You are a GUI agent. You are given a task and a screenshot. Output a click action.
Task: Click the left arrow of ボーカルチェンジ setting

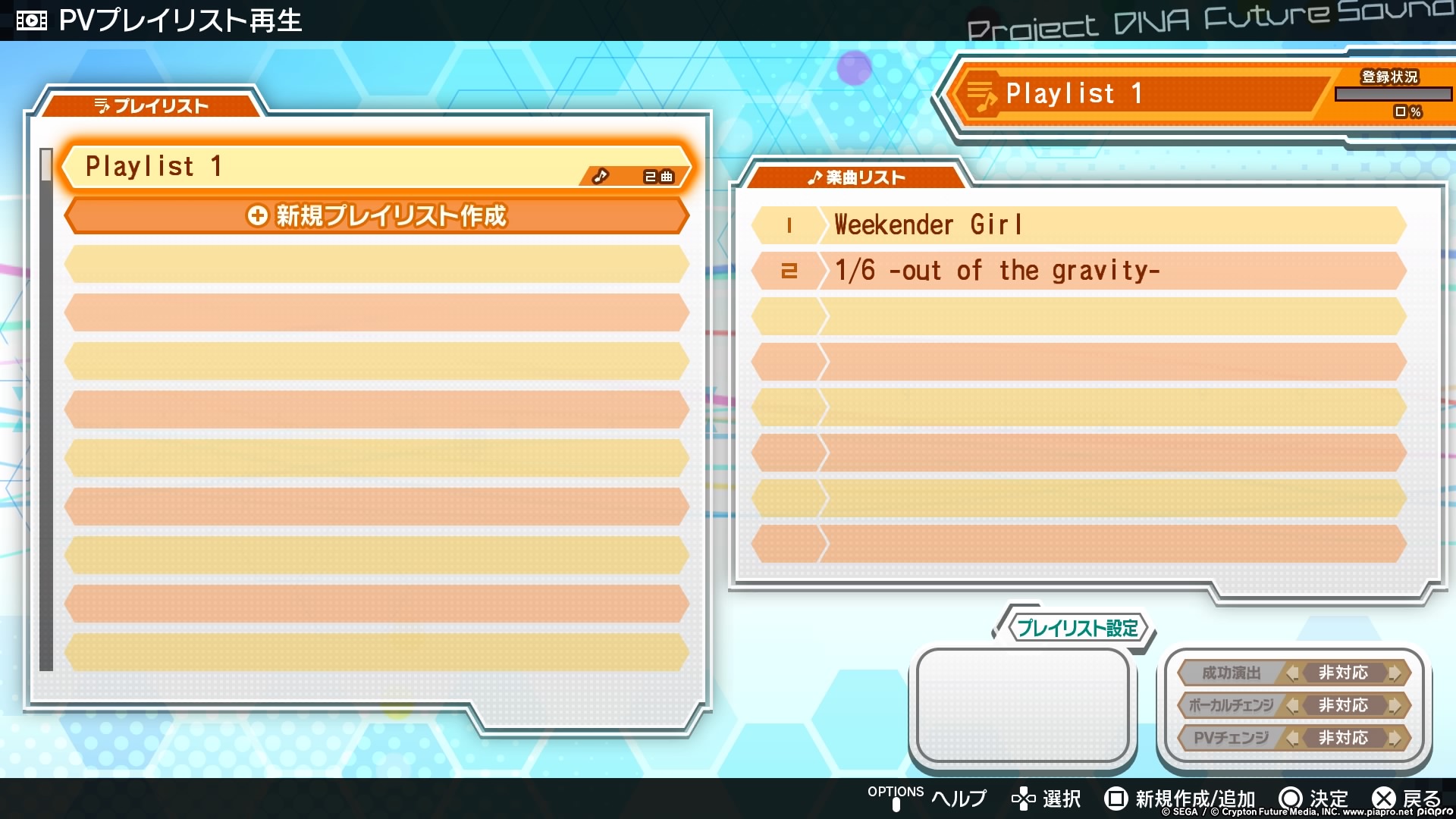tap(1292, 705)
